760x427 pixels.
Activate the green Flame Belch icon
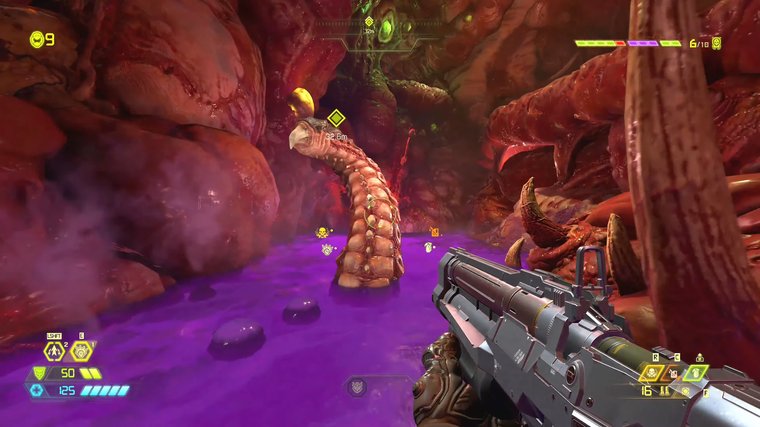tap(697, 372)
